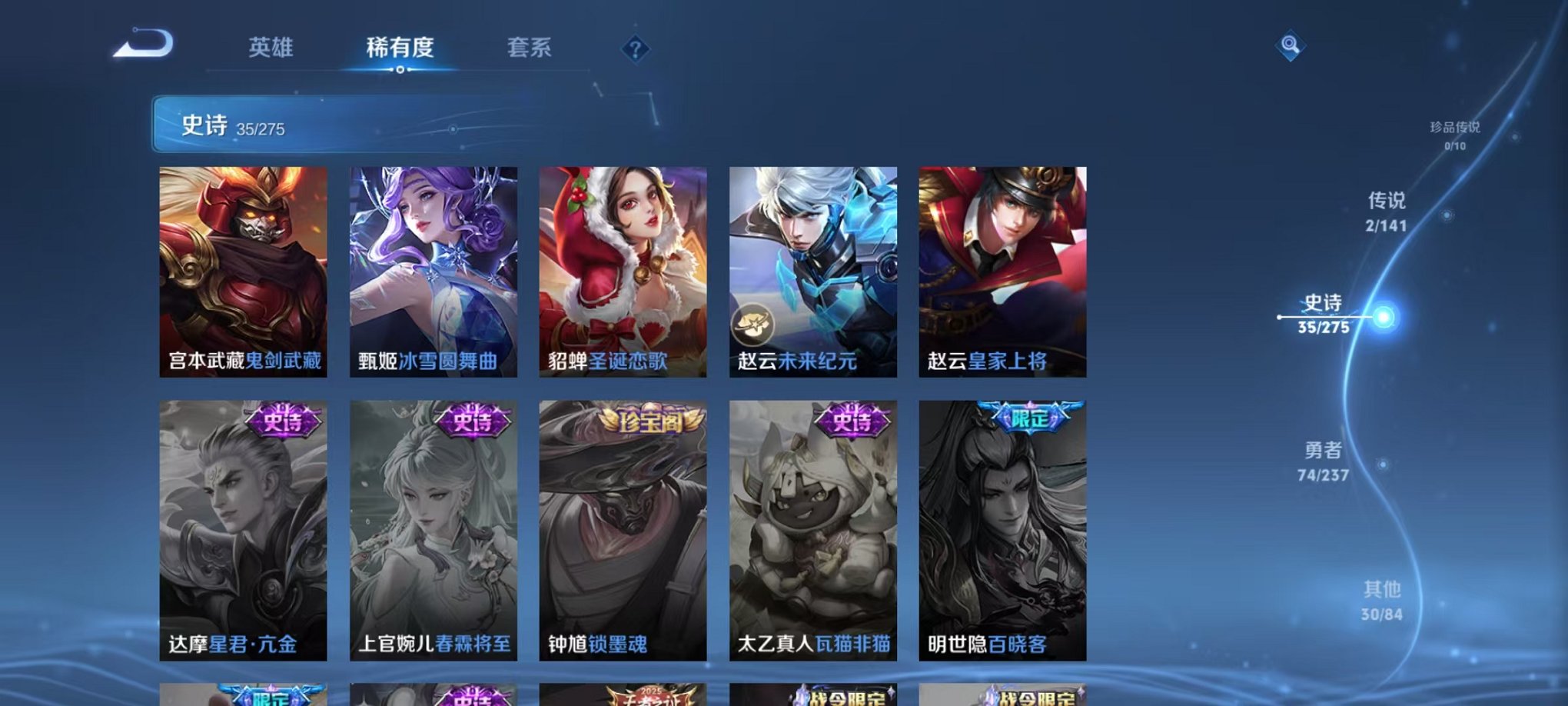Open the help question mark icon
The image size is (1568, 706).
[634, 50]
